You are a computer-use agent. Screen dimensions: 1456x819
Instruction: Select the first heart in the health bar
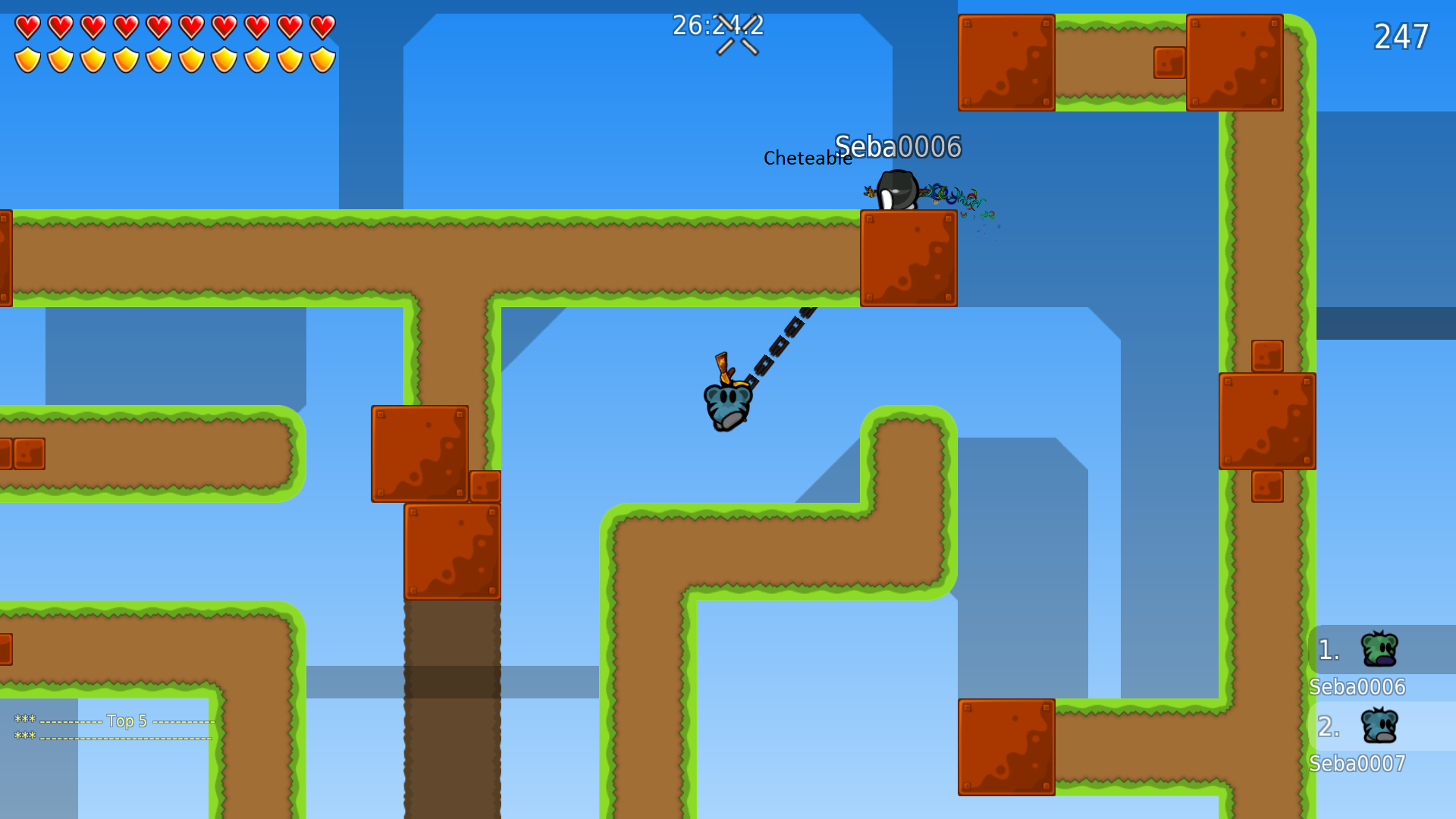pyautogui.click(x=27, y=27)
